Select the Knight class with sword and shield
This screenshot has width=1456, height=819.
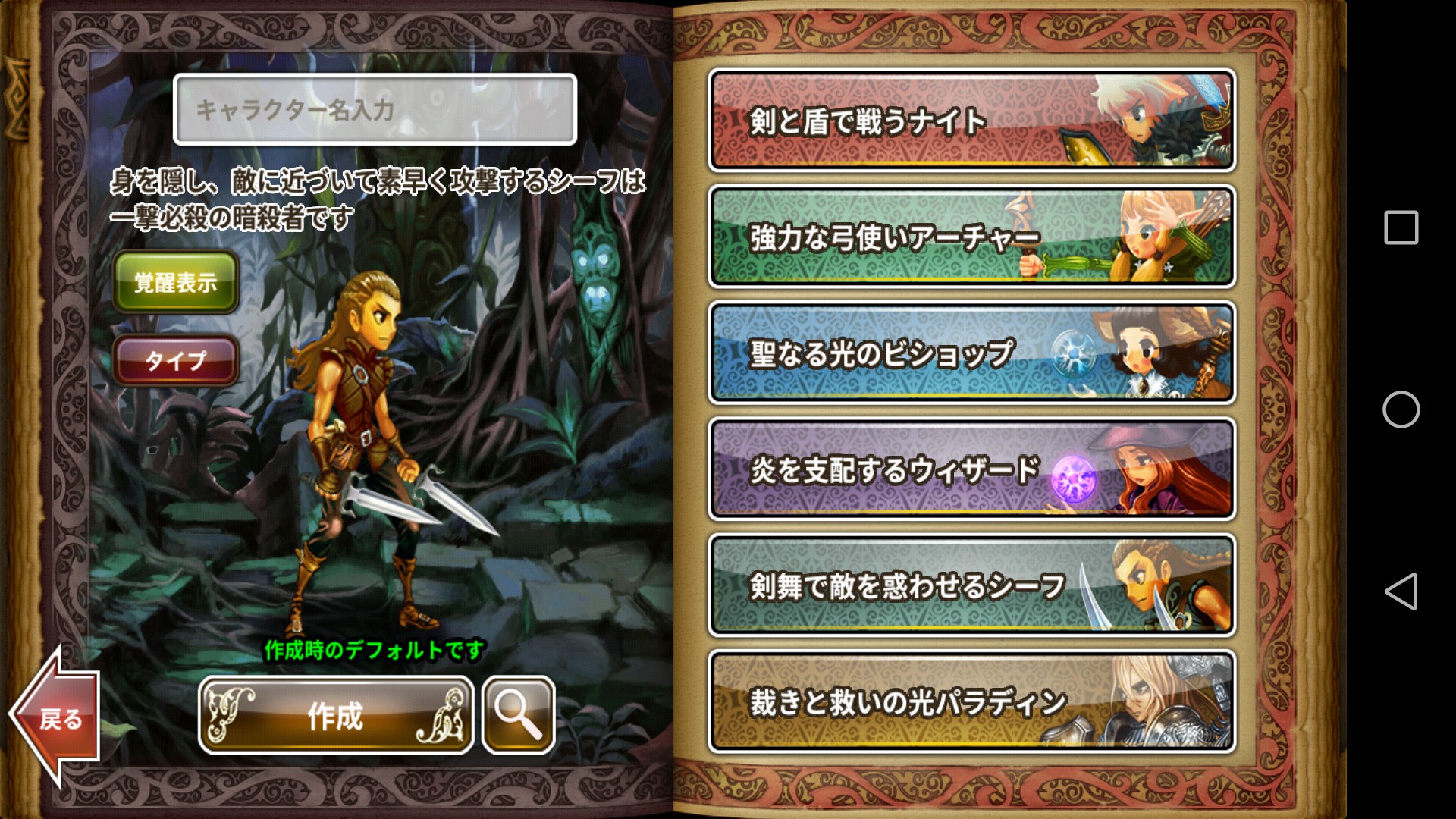point(971,121)
